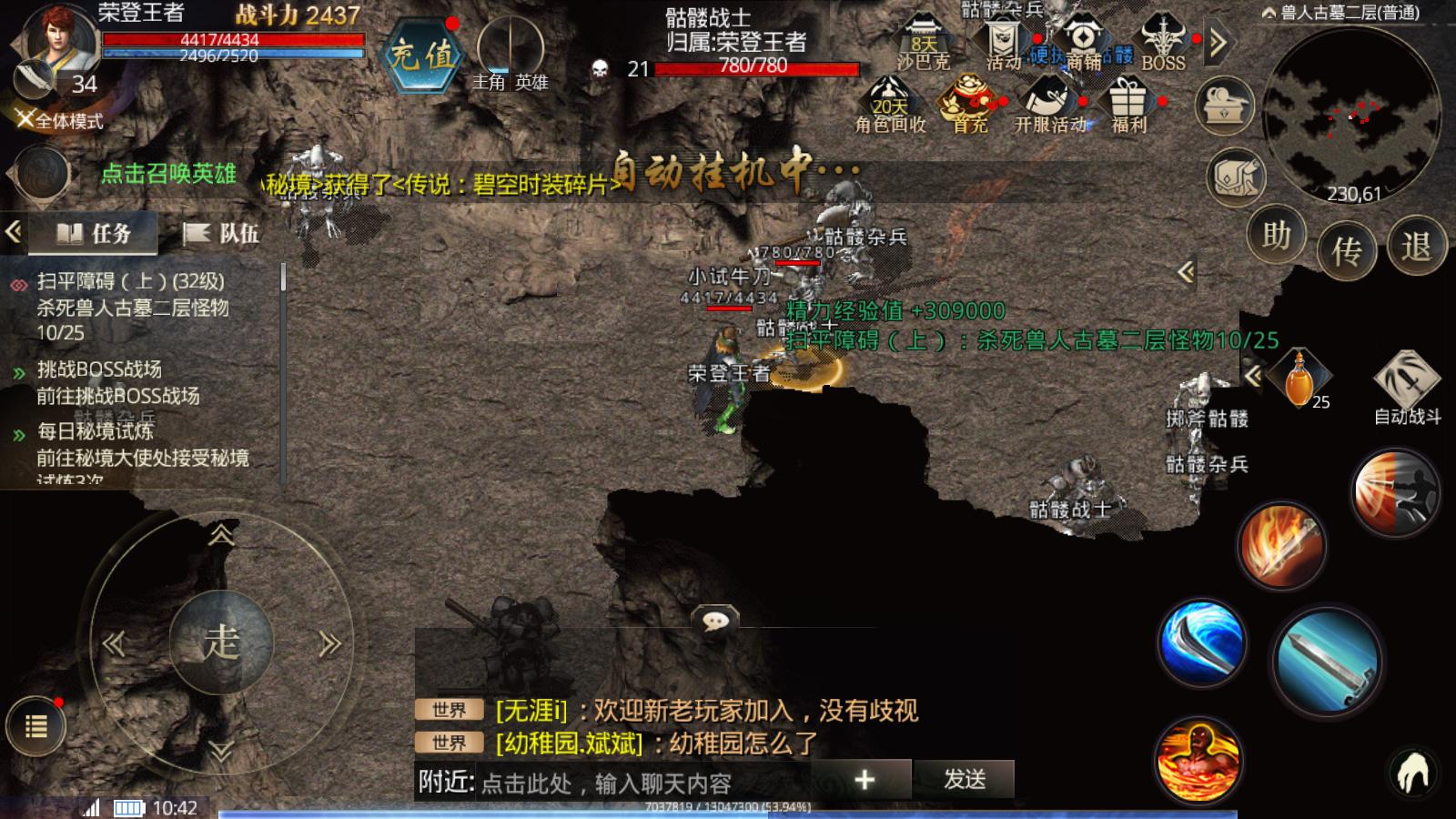Use the orange potion quick slot

(1299, 379)
